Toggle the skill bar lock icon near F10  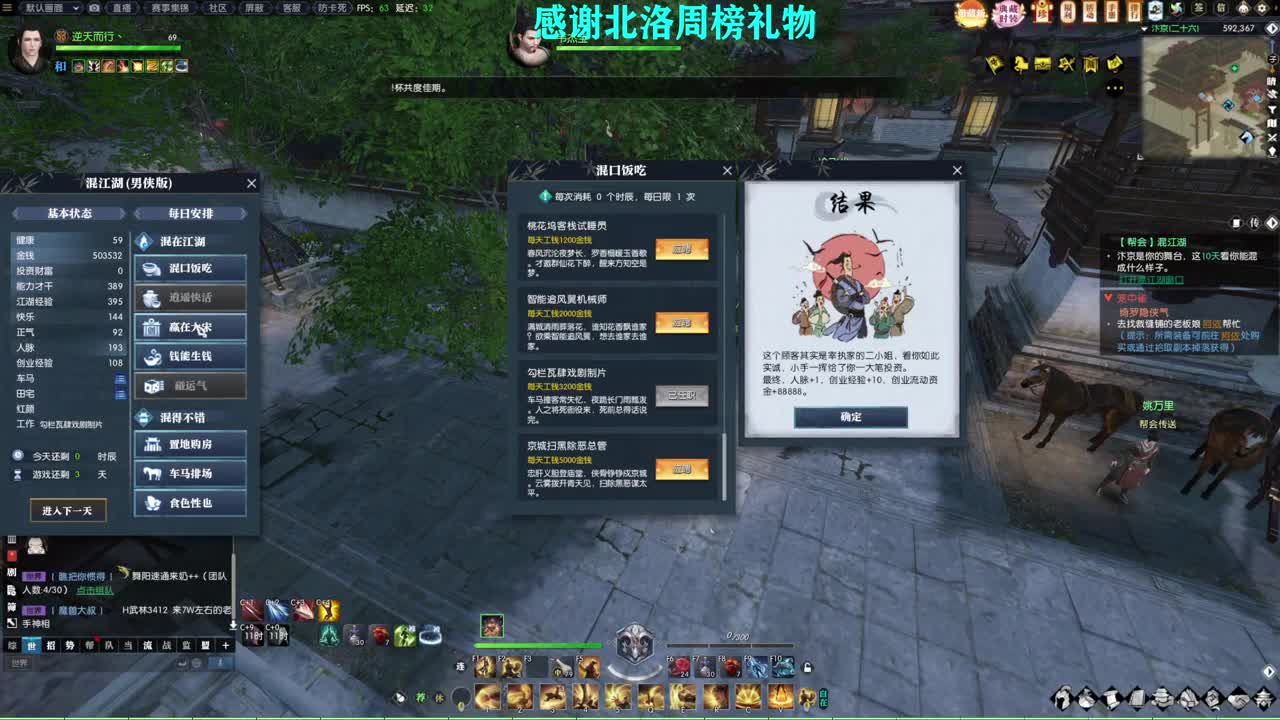pos(807,666)
